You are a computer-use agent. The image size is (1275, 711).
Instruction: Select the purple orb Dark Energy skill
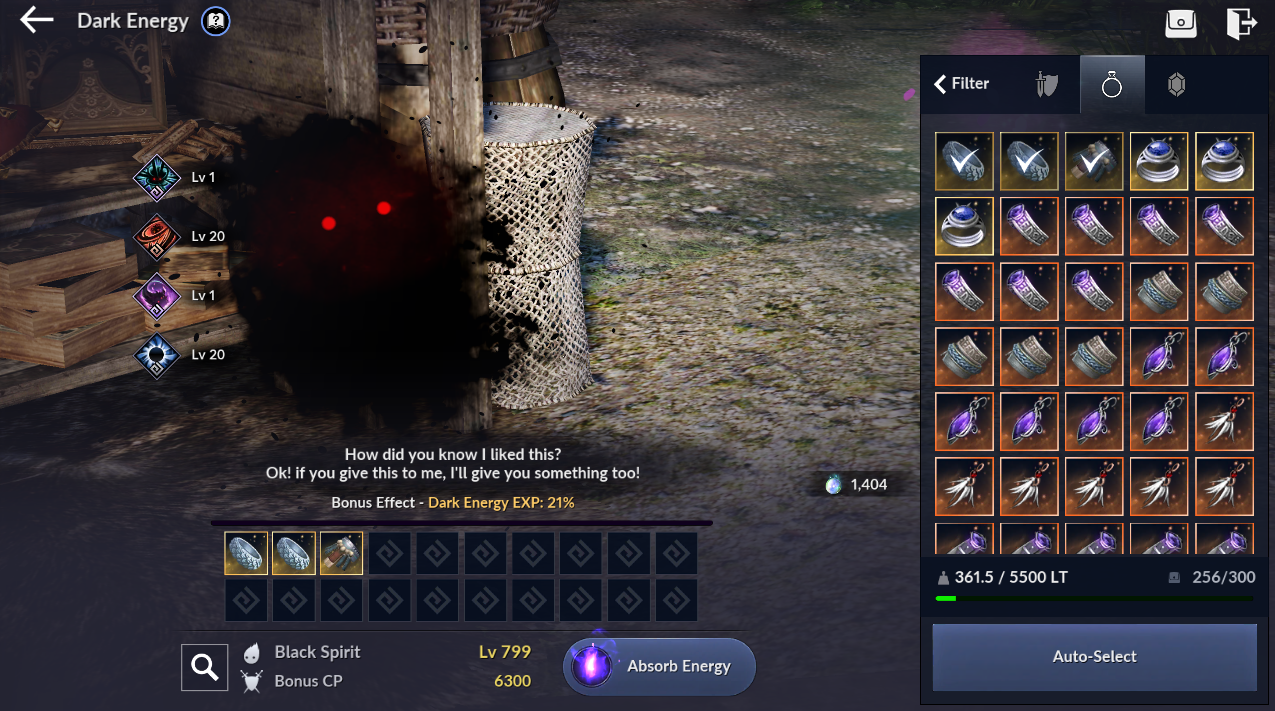[157, 296]
